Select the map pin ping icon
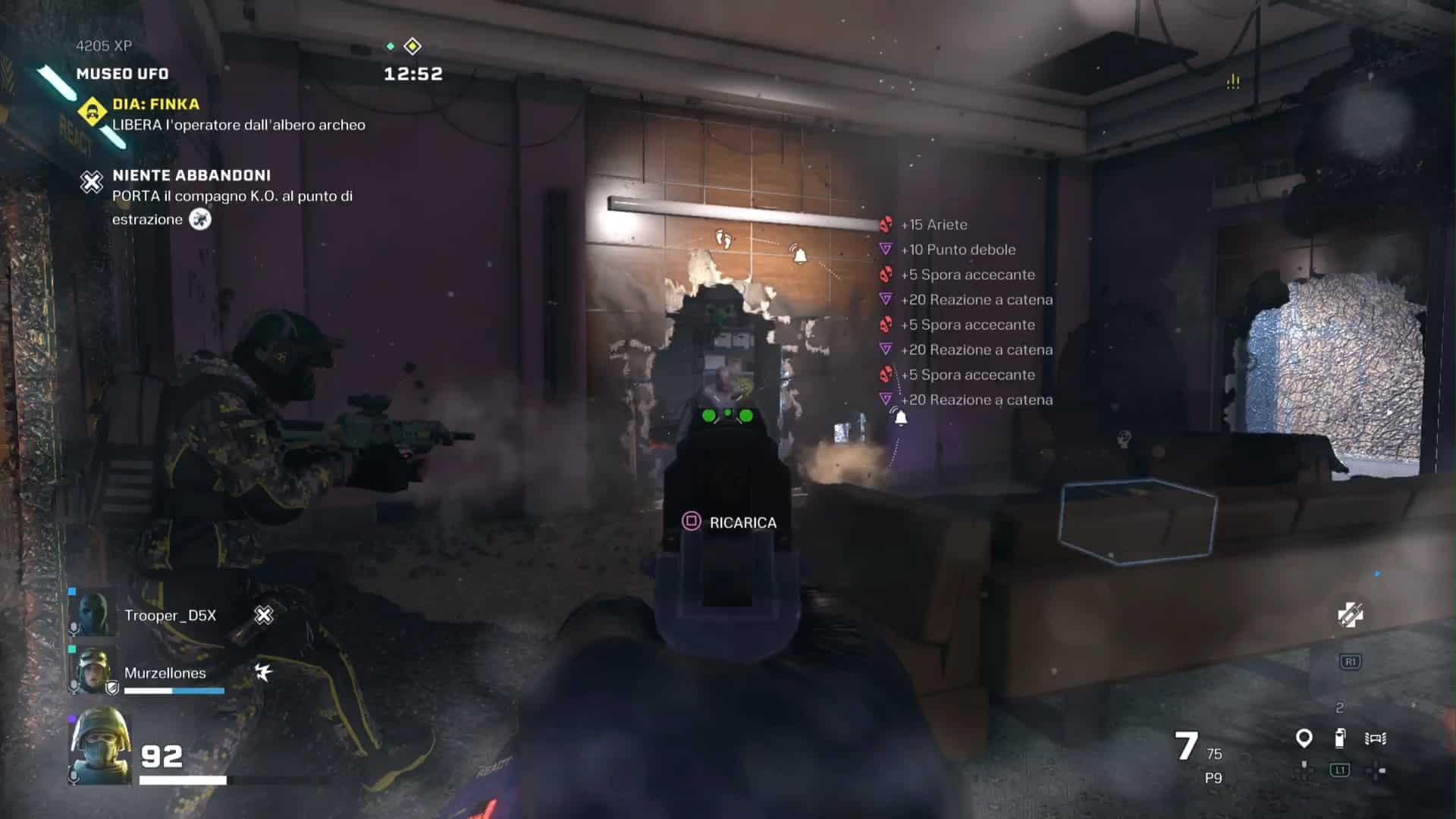The height and width of the screenshot is (819, 1456). point(1304,738)
